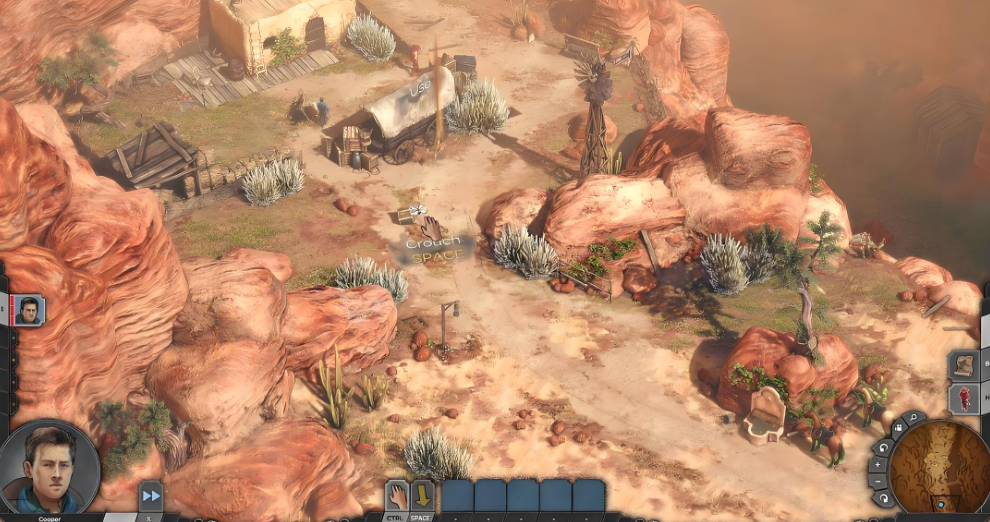Click the minimap's minus zoom button
The height and width of the screenshot is (522, 990).
pos(877,481)
